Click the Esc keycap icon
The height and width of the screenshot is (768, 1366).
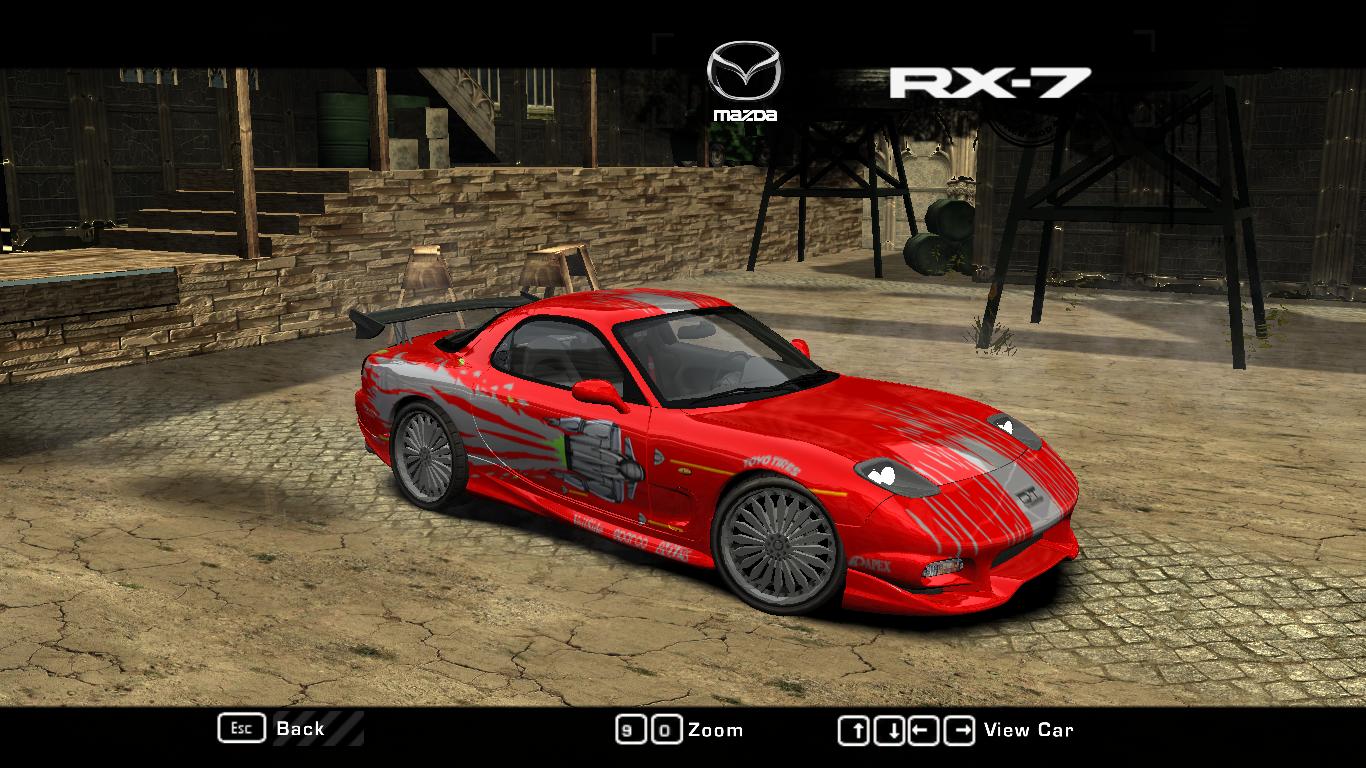coord(240,729)
